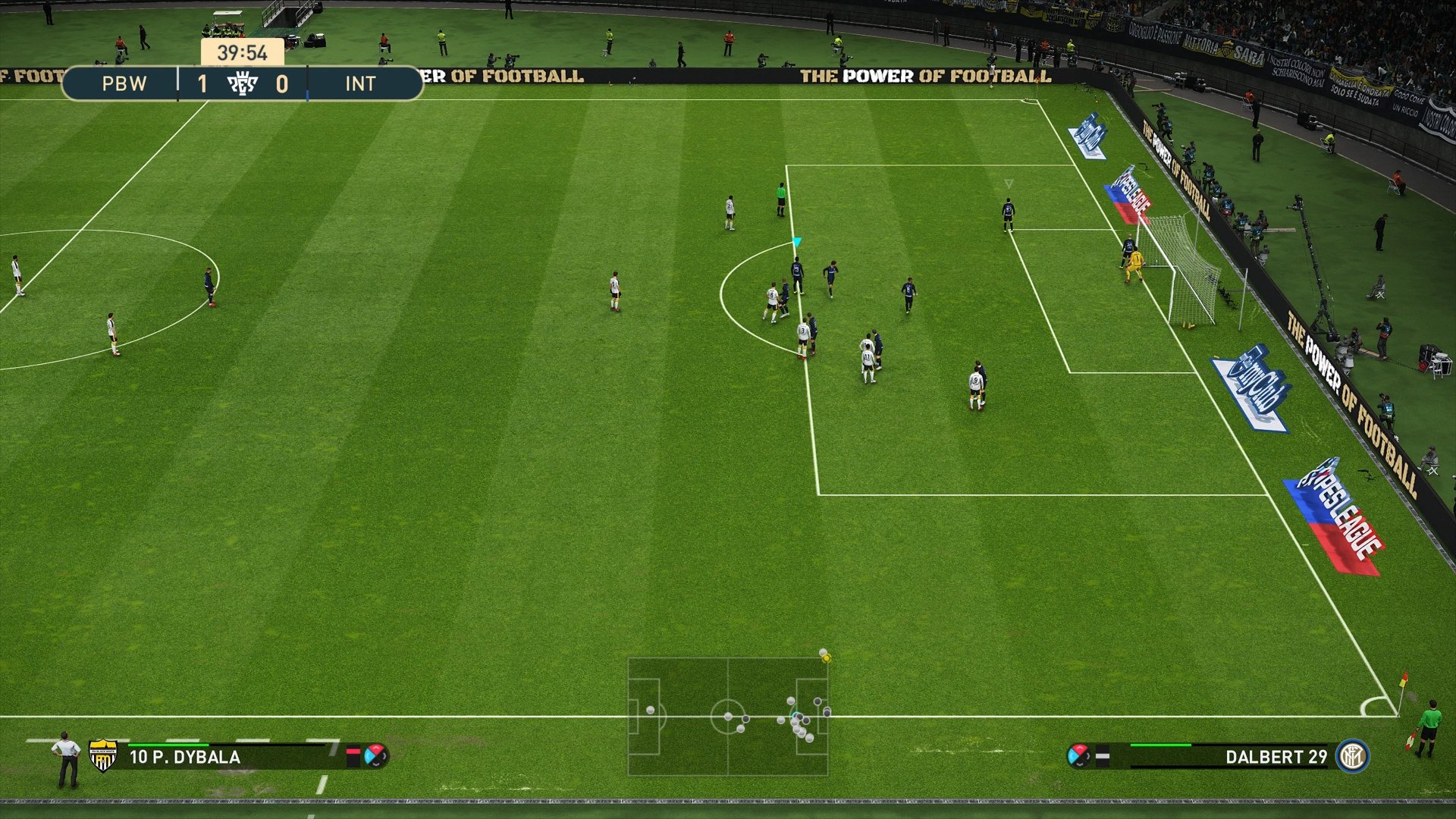The image size is (1456, 819).
Task: Toggle the cyan segment on Dybala's control wheel
Action: click(x=369, y=756)
